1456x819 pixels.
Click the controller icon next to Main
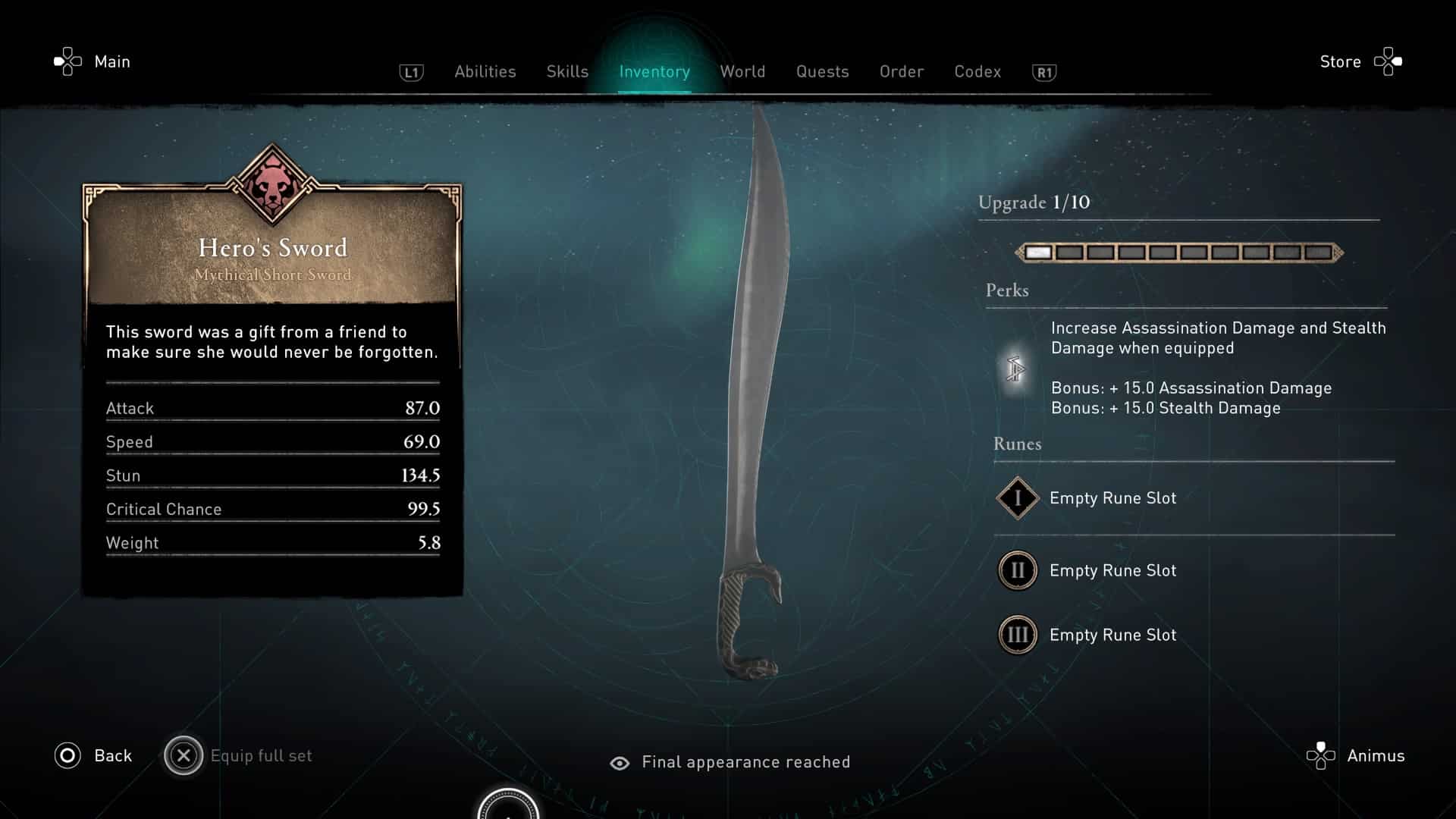(x=67, y=61)
